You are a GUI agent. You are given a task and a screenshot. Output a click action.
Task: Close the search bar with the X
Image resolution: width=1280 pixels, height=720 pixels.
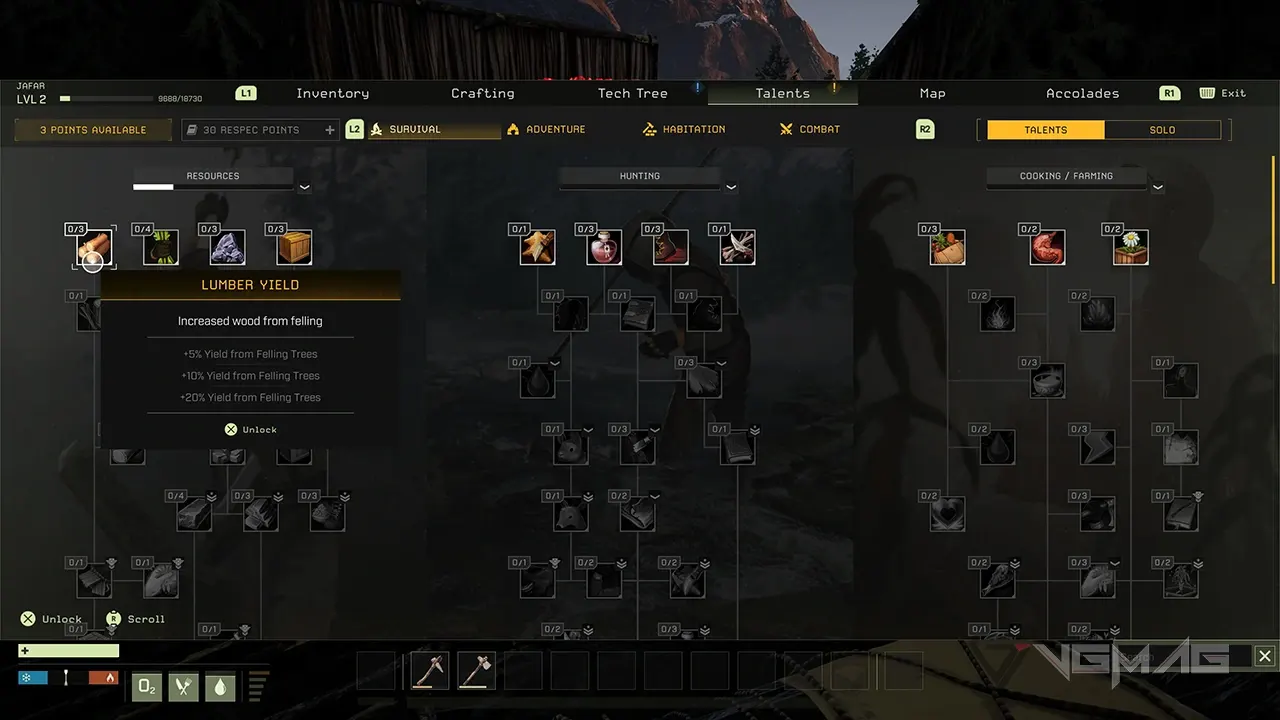(x=1265, y=656)
